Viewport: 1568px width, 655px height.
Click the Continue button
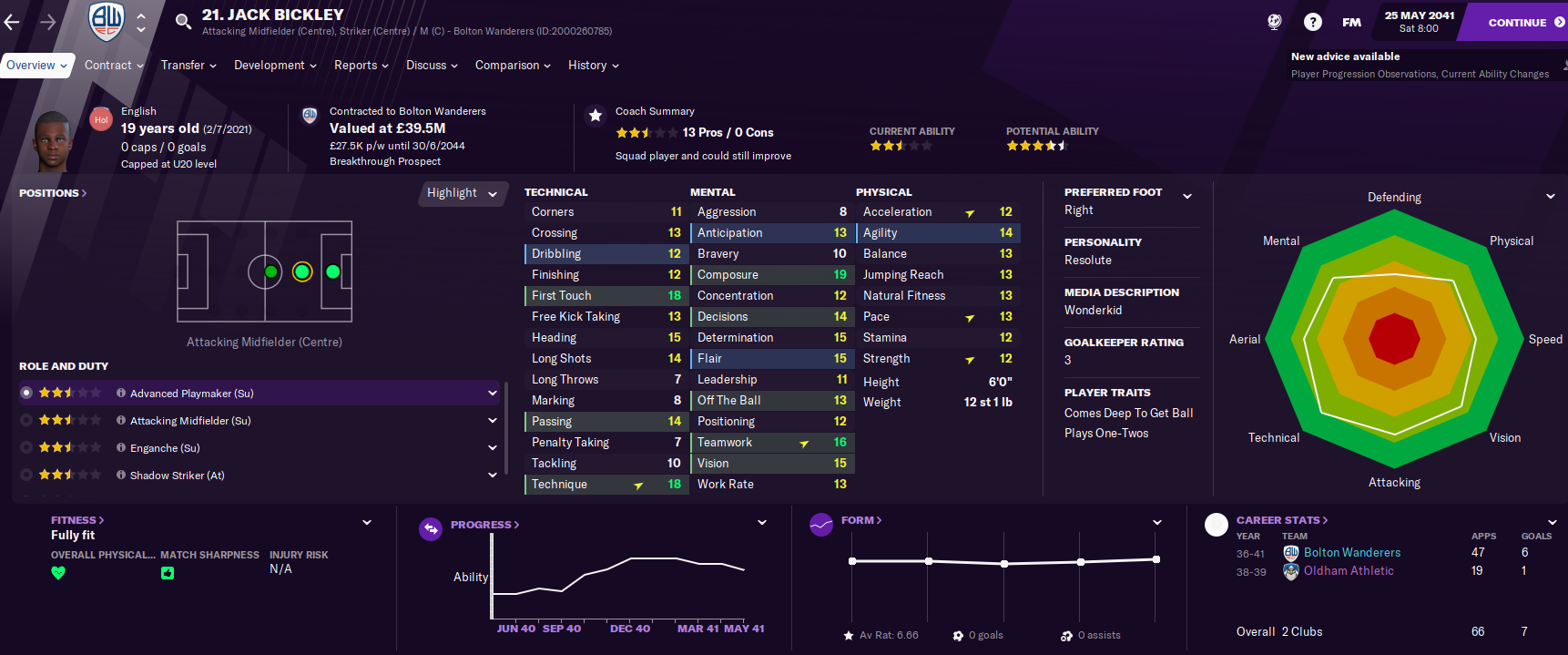pos(1517,22)
